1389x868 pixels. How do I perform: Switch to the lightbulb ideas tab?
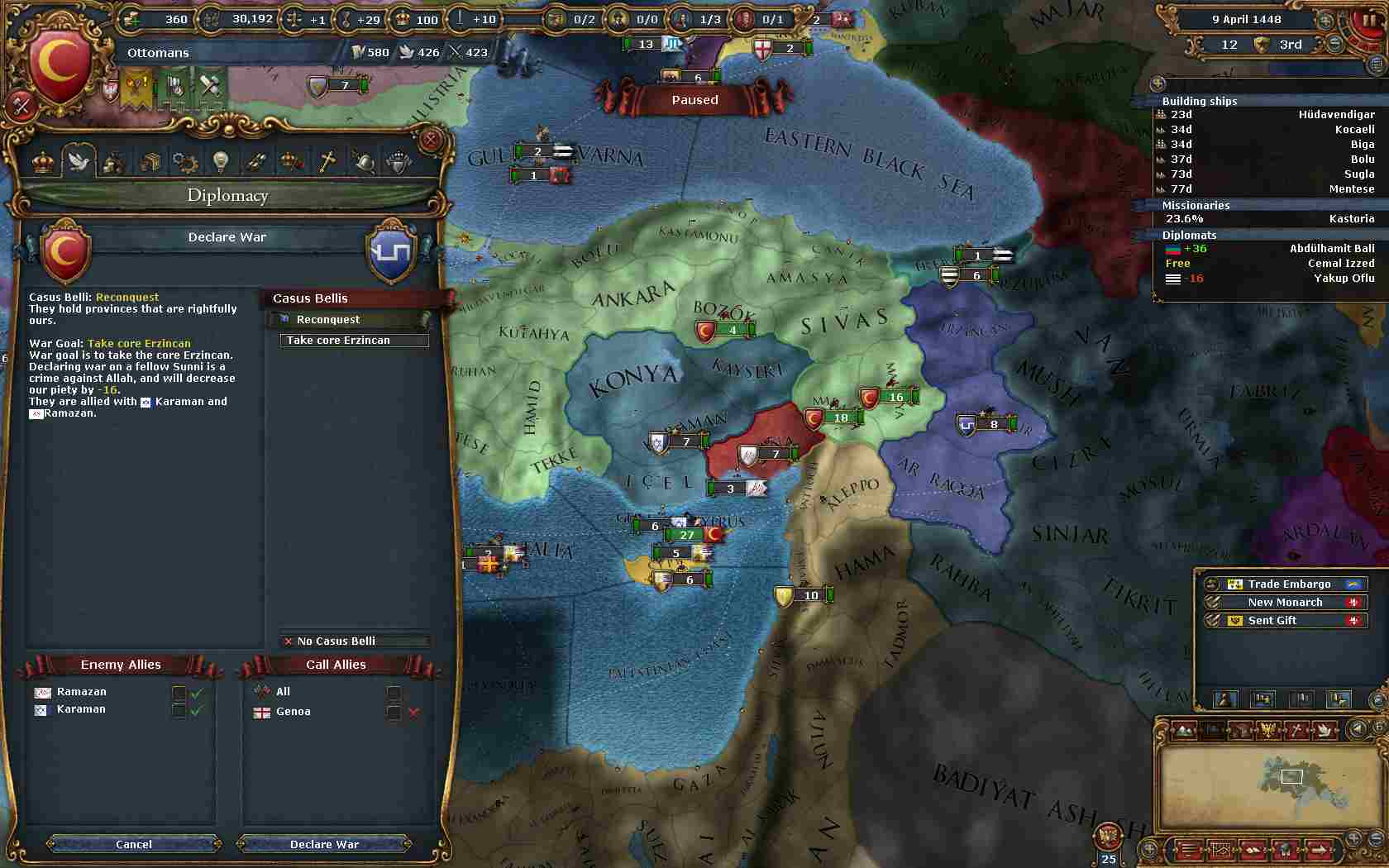tap(220, 161)
